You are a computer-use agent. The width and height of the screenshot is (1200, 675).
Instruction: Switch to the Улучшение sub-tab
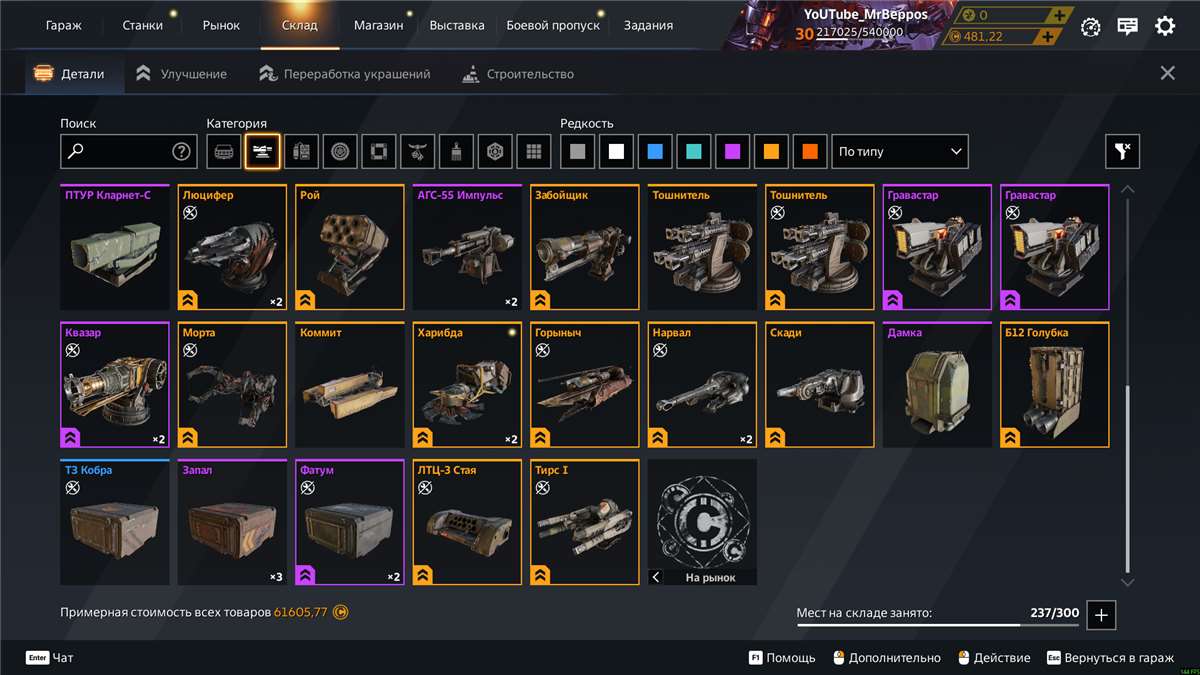point(182,74)
